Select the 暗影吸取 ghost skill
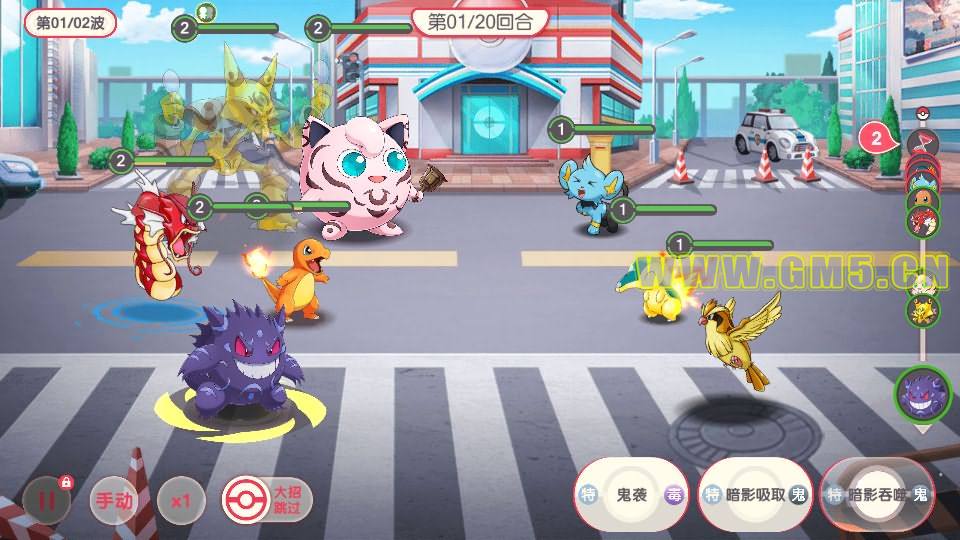This screenshot has width=960, height=540. tap(755, 495)
